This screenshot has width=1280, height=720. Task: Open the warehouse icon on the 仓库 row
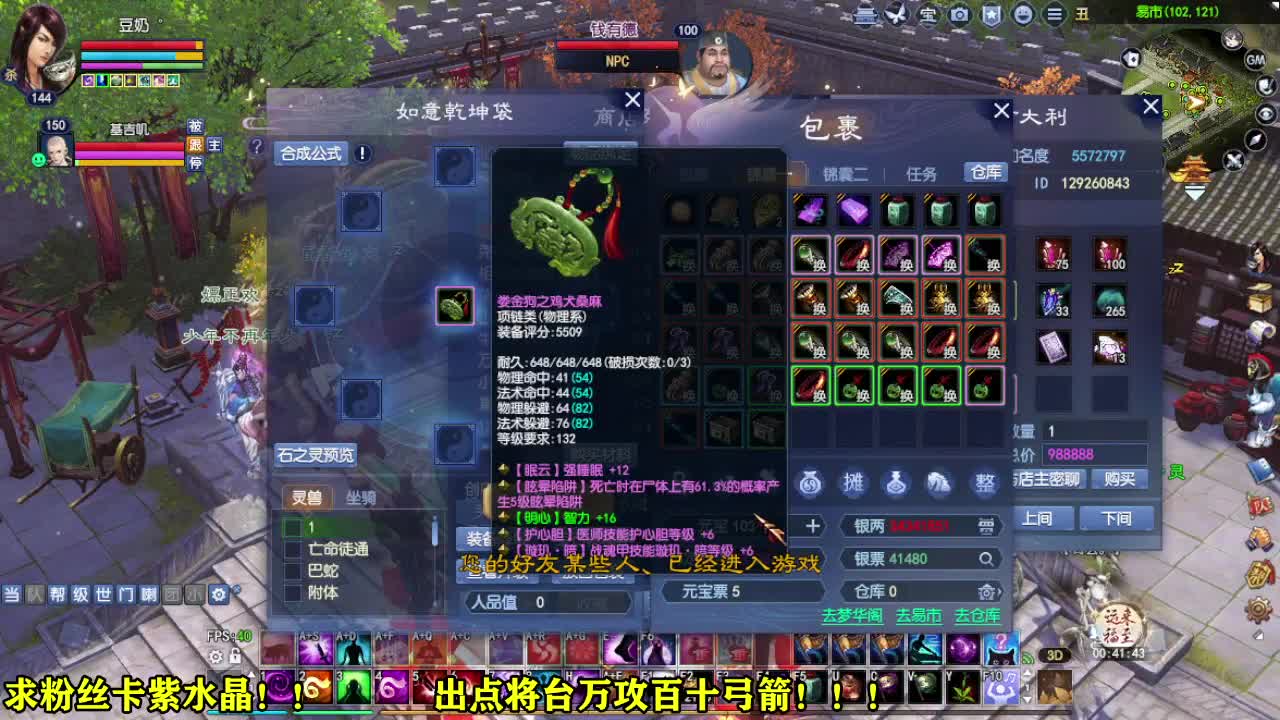[x=985, y=592]
